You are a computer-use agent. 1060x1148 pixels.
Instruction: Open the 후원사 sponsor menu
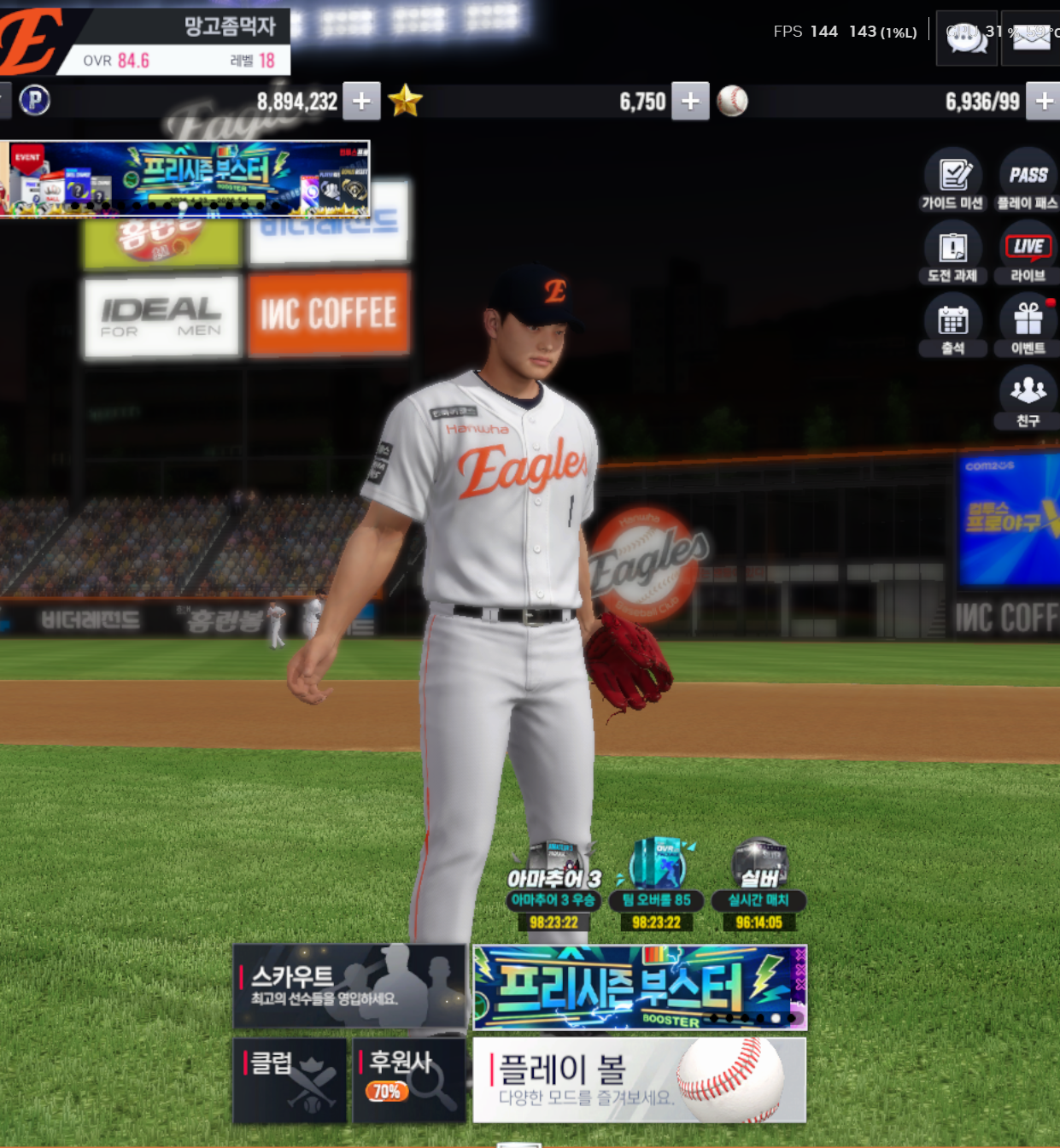click(x=409, y=1080)
